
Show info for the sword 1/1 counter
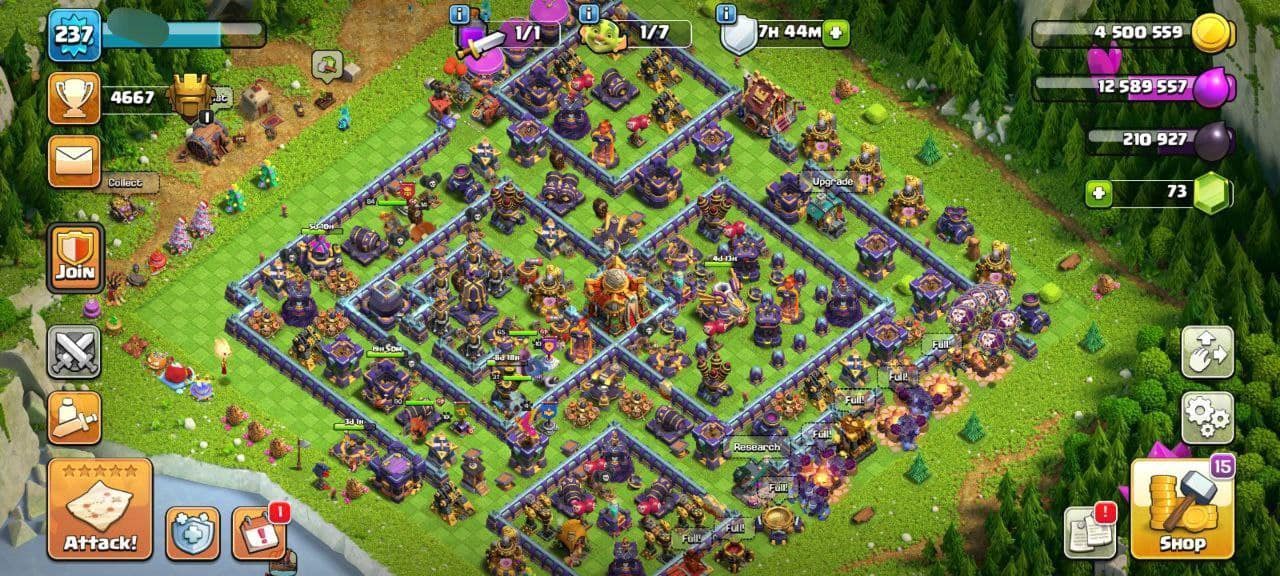pos(459,14)
